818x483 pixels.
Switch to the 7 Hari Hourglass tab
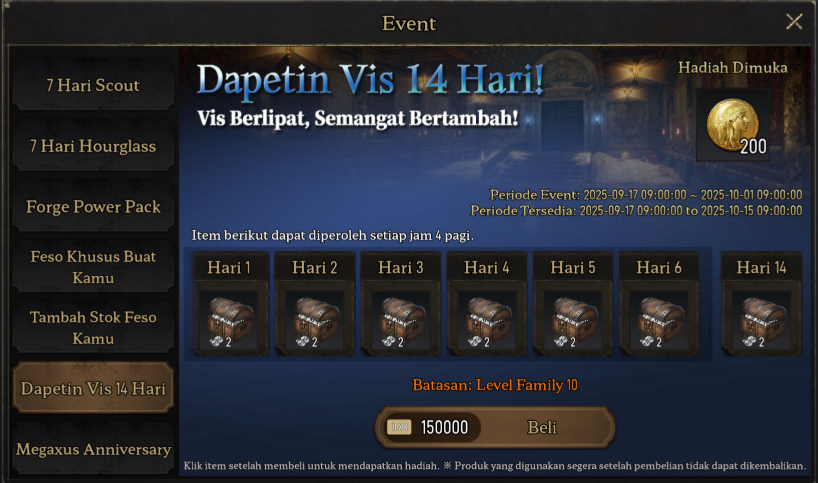92,147
